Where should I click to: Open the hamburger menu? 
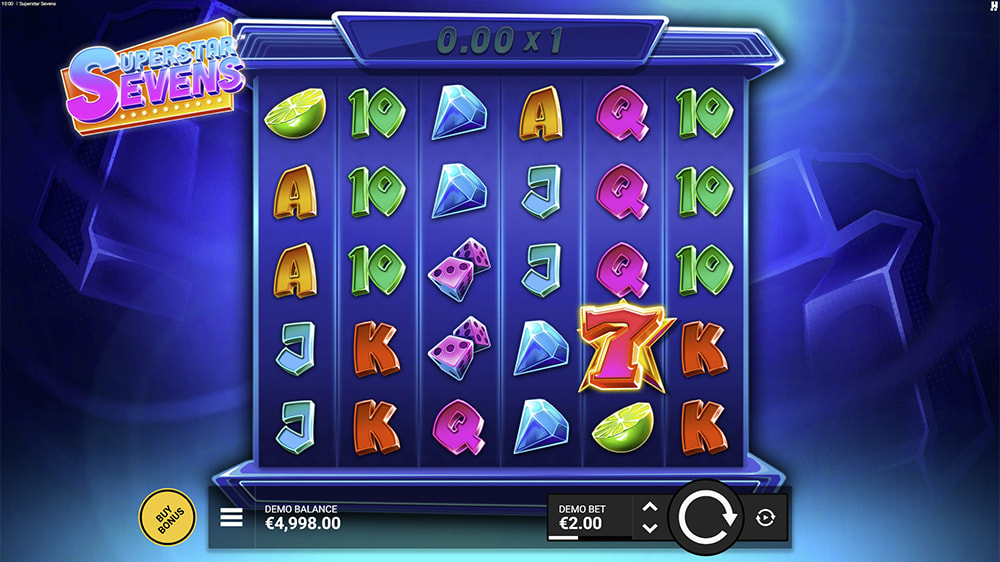click(232, 517)
